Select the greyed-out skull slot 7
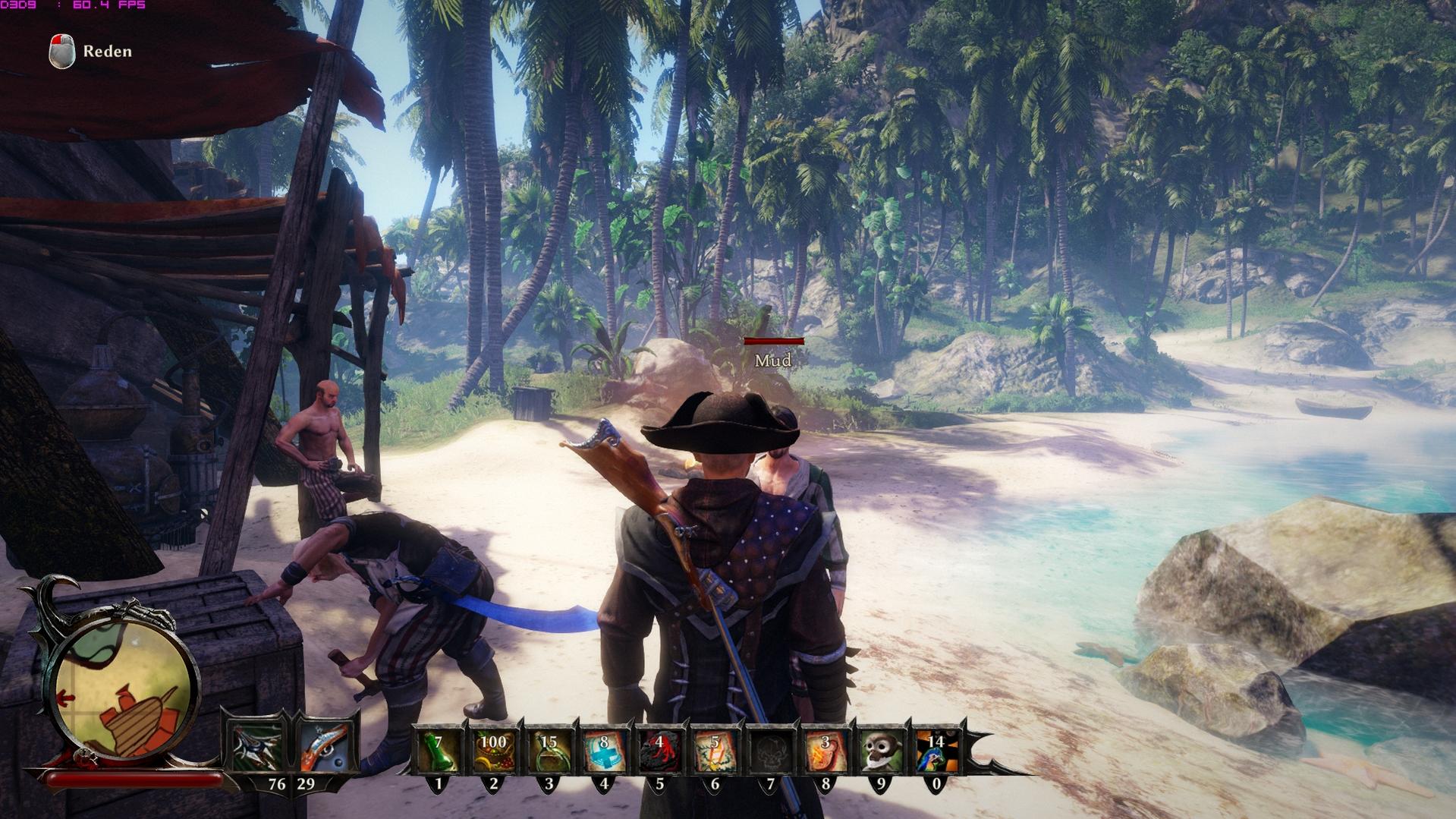 coord(770,750)
